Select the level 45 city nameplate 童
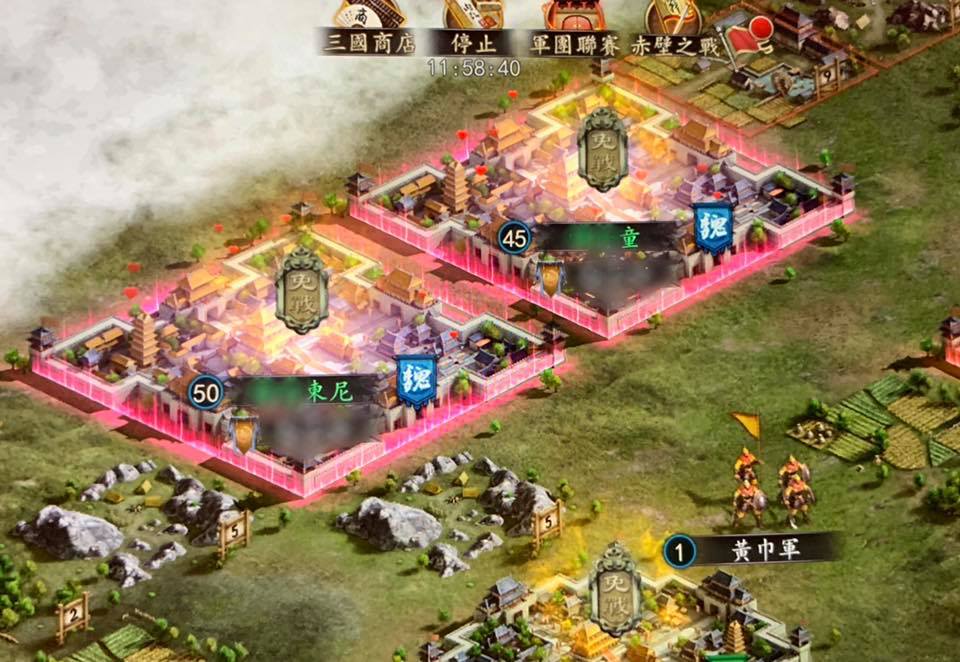This screenshot has height=662, width=960. [x=600, y=238]
